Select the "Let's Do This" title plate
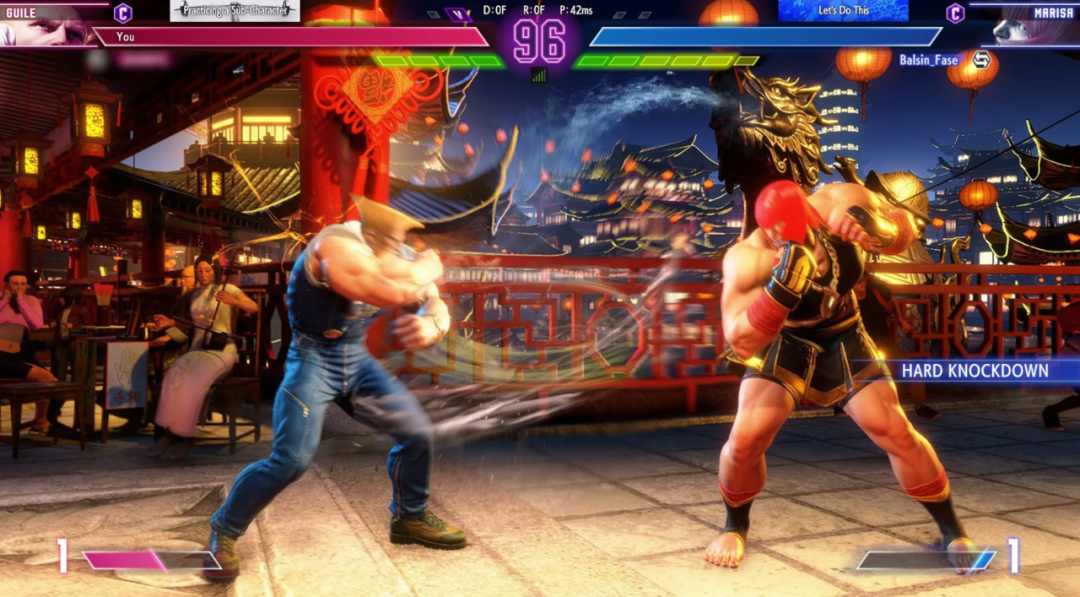Screen dimensions: 1080x597 [x=843, y=11]
